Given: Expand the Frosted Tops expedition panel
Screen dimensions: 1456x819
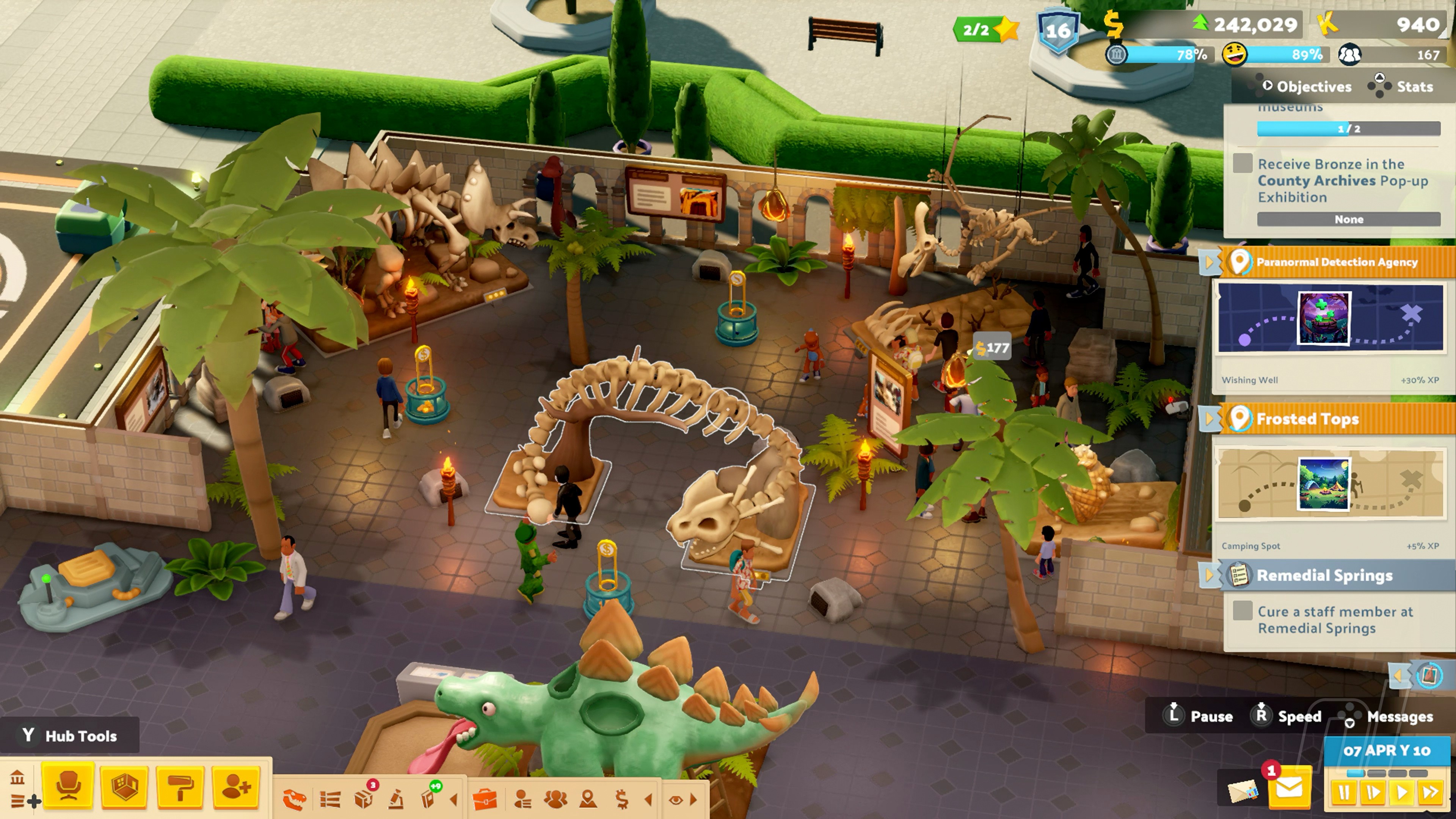Looking at the screenshot, I should pos(1210,419).
